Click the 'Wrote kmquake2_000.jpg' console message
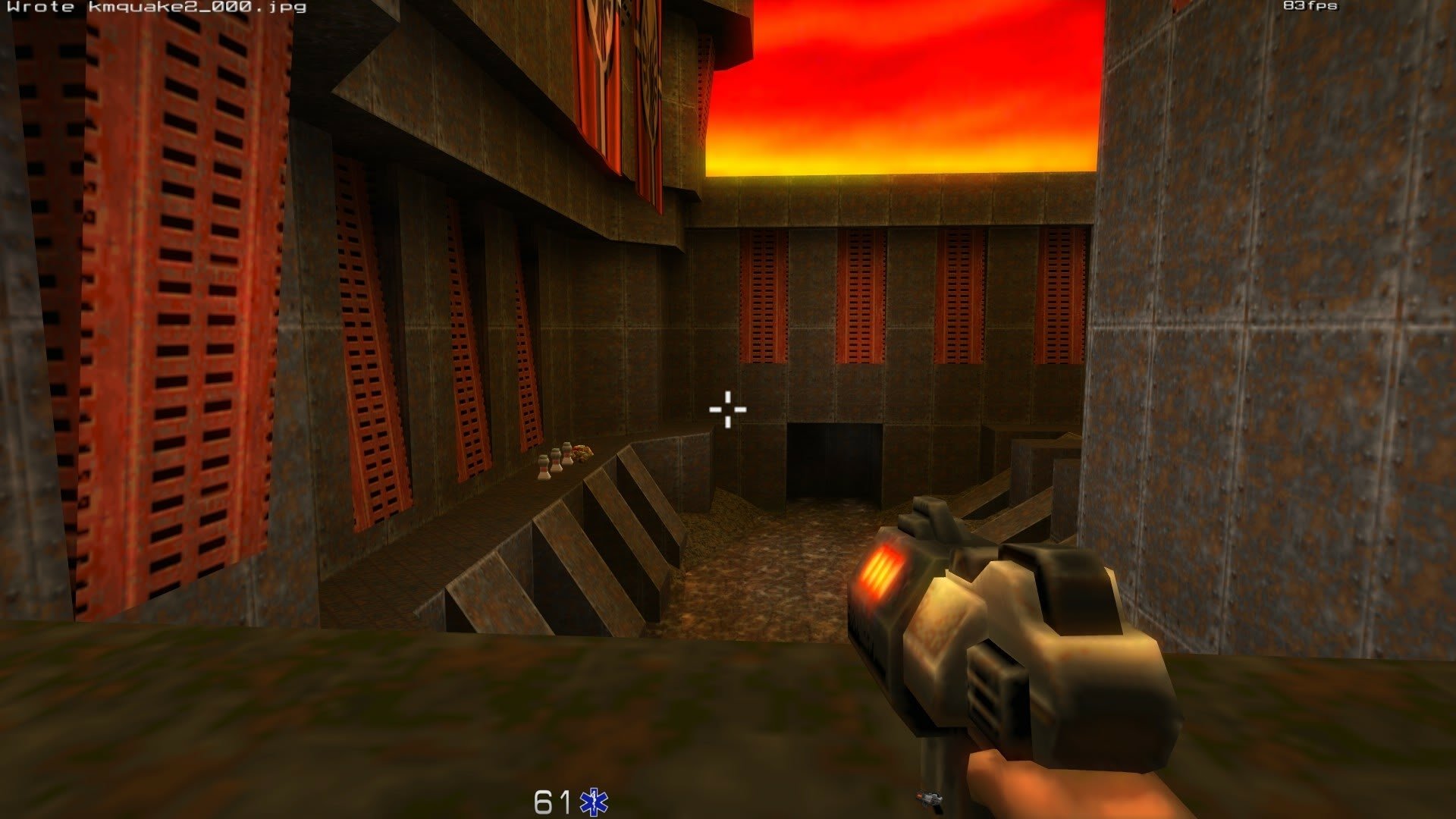This screenshot has height=819, width=1456. coord(155,9)
